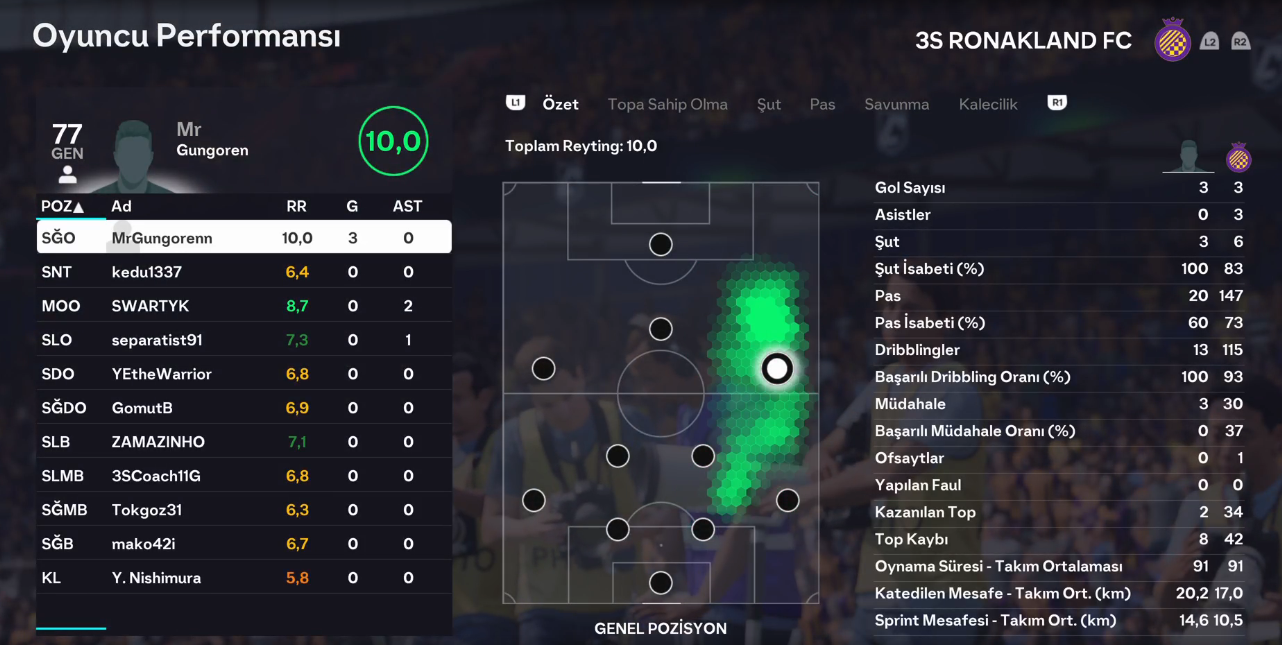Select player row MrGungorenn
Screen dimensions: 1282x645
click(x=244, y=238)
